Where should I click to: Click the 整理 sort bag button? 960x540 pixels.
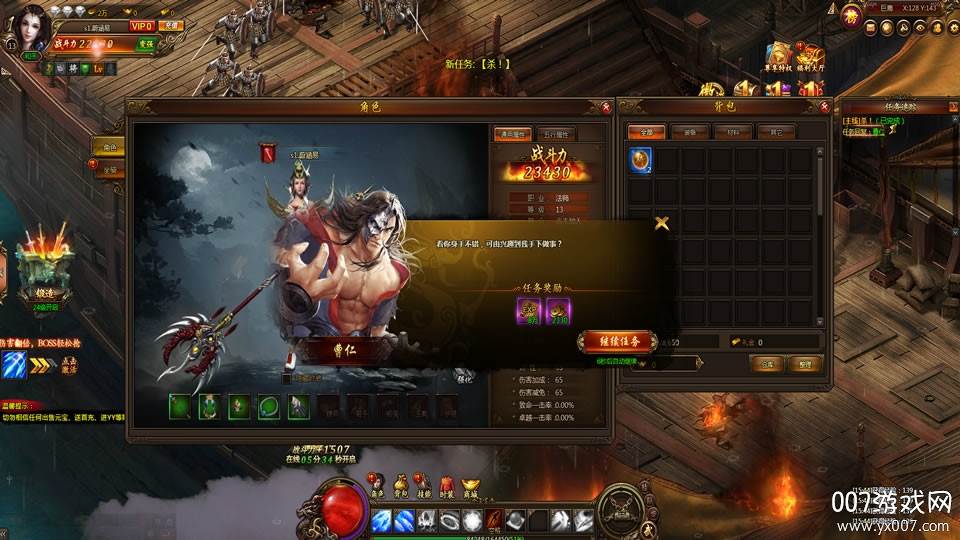[x=806, y=364]
